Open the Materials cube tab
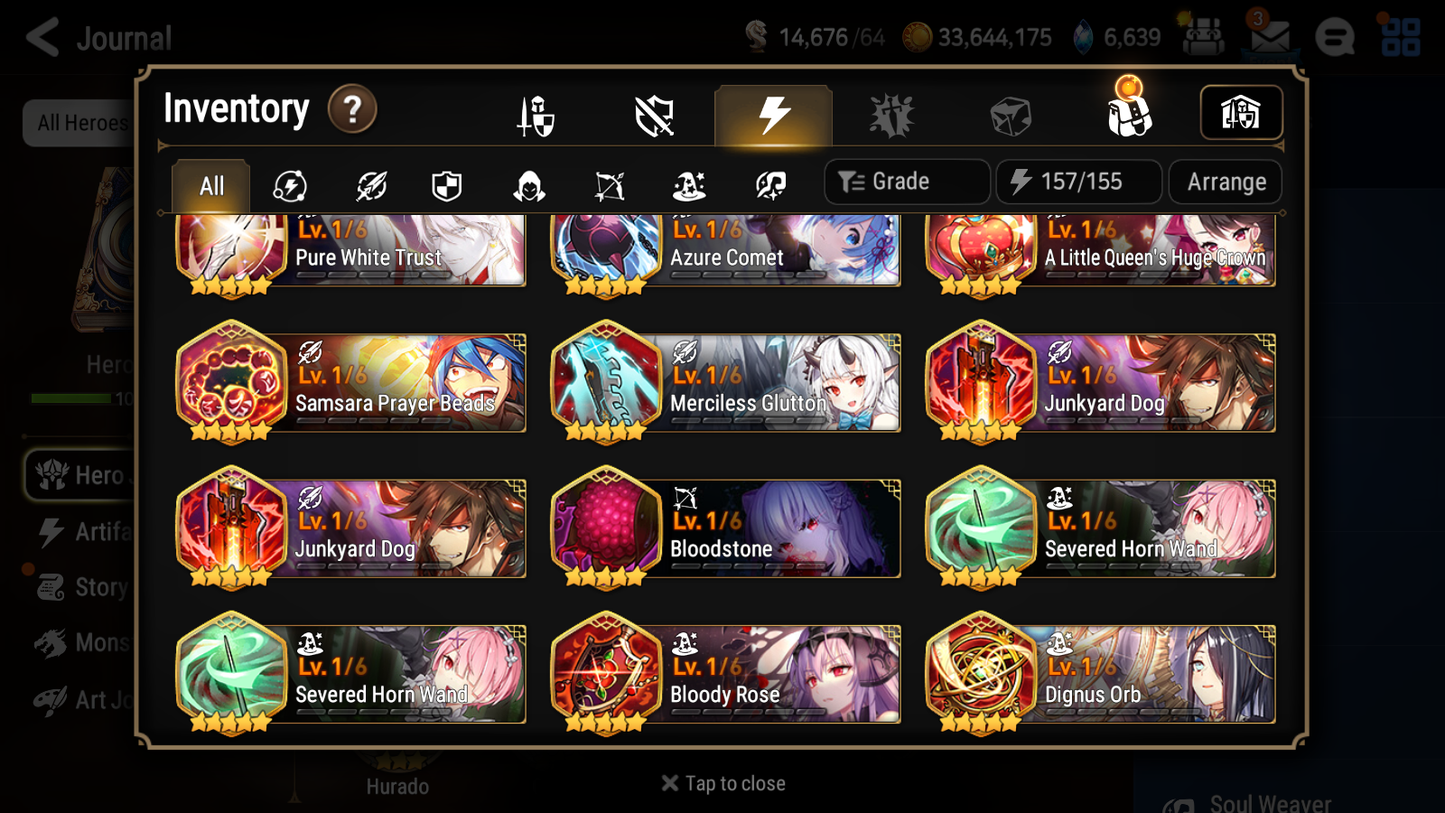1445x813 pixels. click(x=1011, y=113)
